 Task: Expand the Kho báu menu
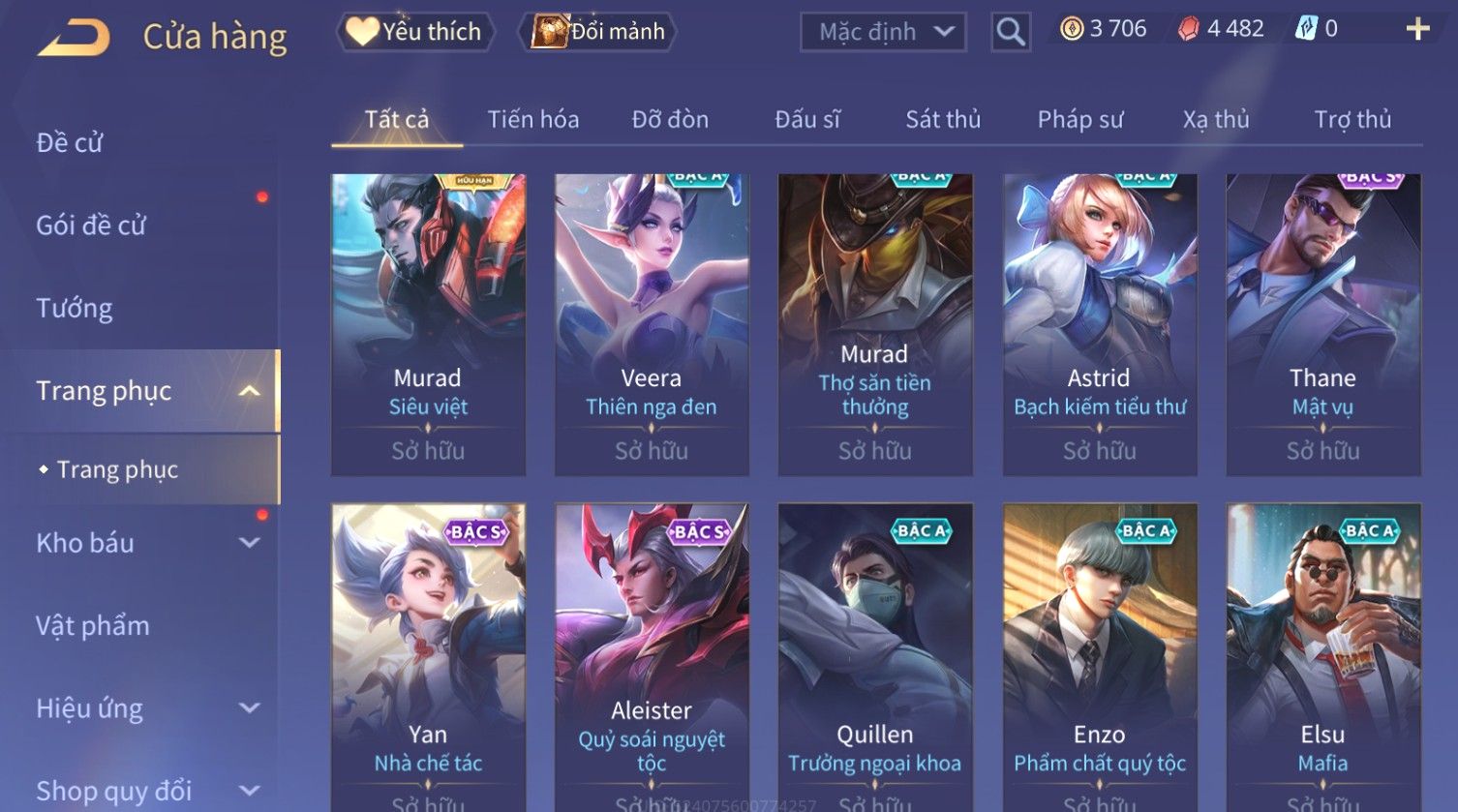[x=145, y=543]
